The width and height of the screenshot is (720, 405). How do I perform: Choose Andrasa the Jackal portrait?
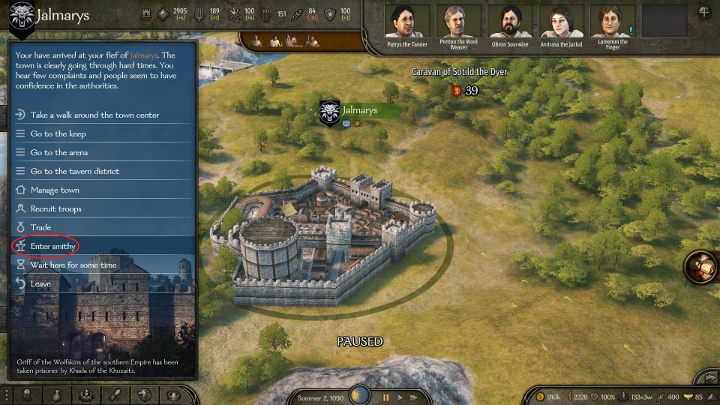pyautogui.click(x=562, y=20)
